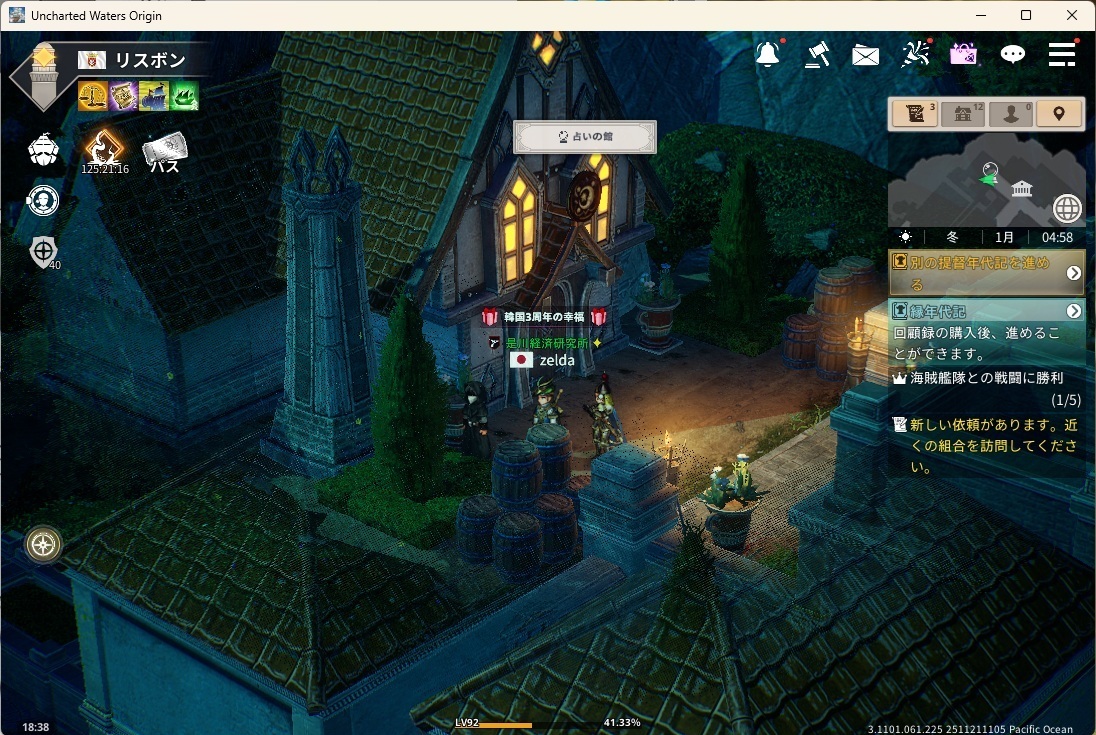1096x735 pixels.
Task: Open the pink shopping bag store
Action: [x=963, y=55]
